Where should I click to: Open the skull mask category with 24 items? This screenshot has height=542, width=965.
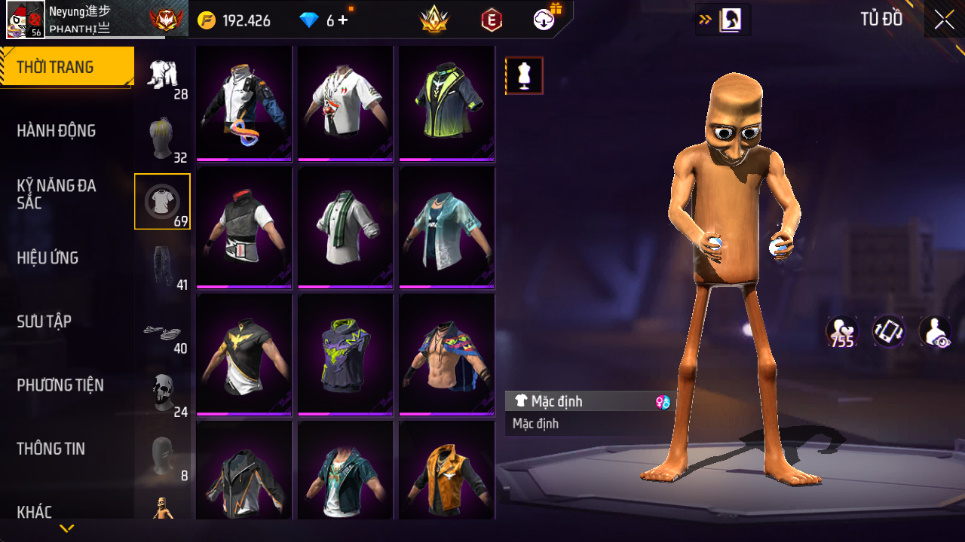162,393
